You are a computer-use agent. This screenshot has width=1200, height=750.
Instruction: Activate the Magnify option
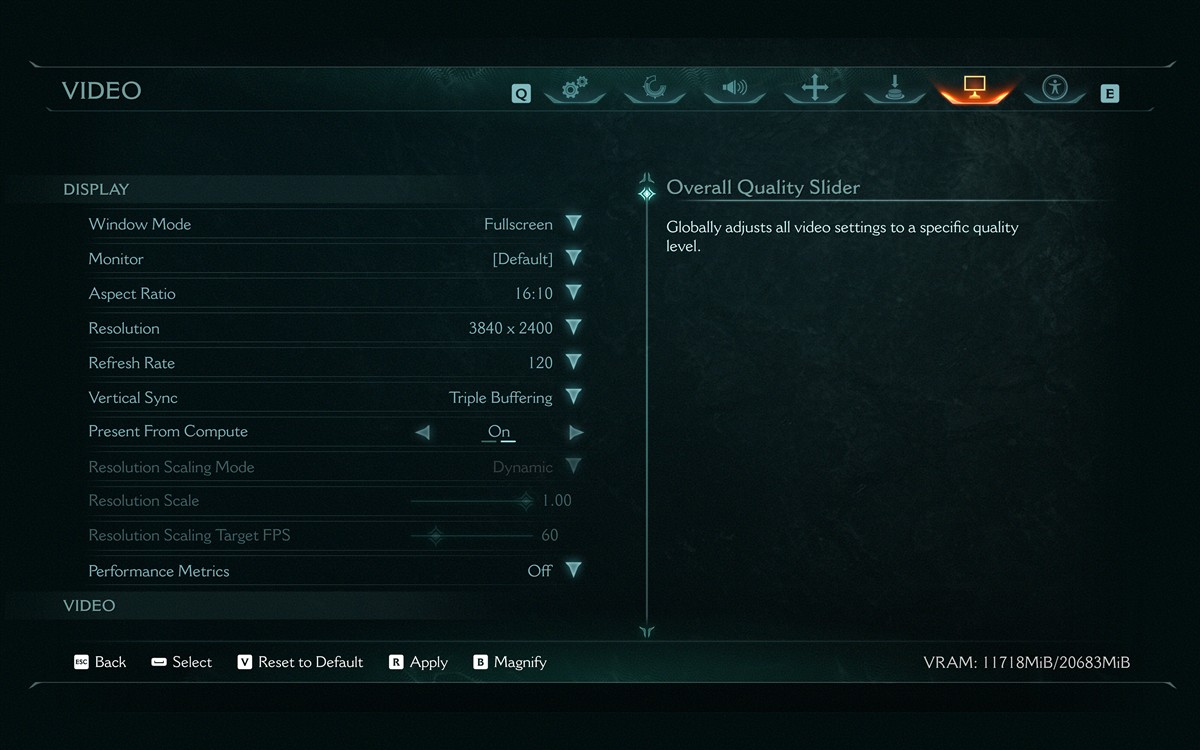click(x=510, y=662)
